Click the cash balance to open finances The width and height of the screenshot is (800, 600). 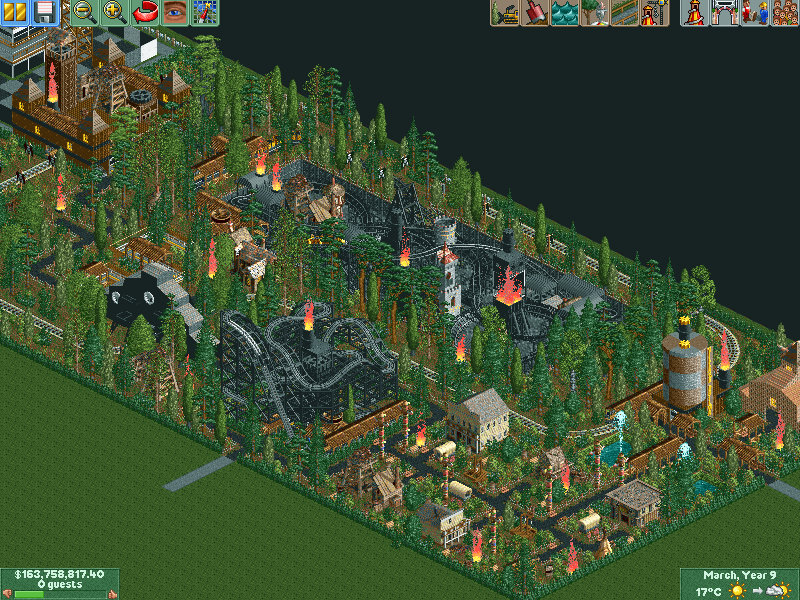(x=60, y=575)
